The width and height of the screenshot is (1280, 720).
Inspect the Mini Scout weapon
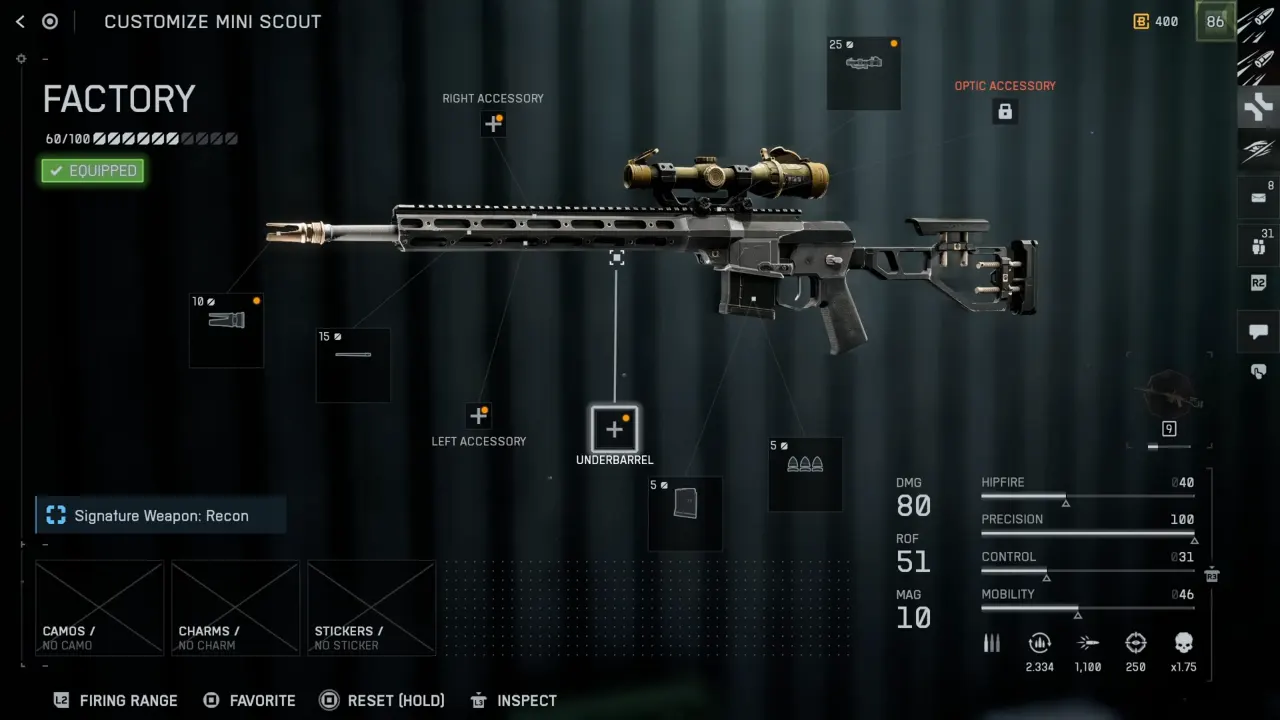pos(513,700)
